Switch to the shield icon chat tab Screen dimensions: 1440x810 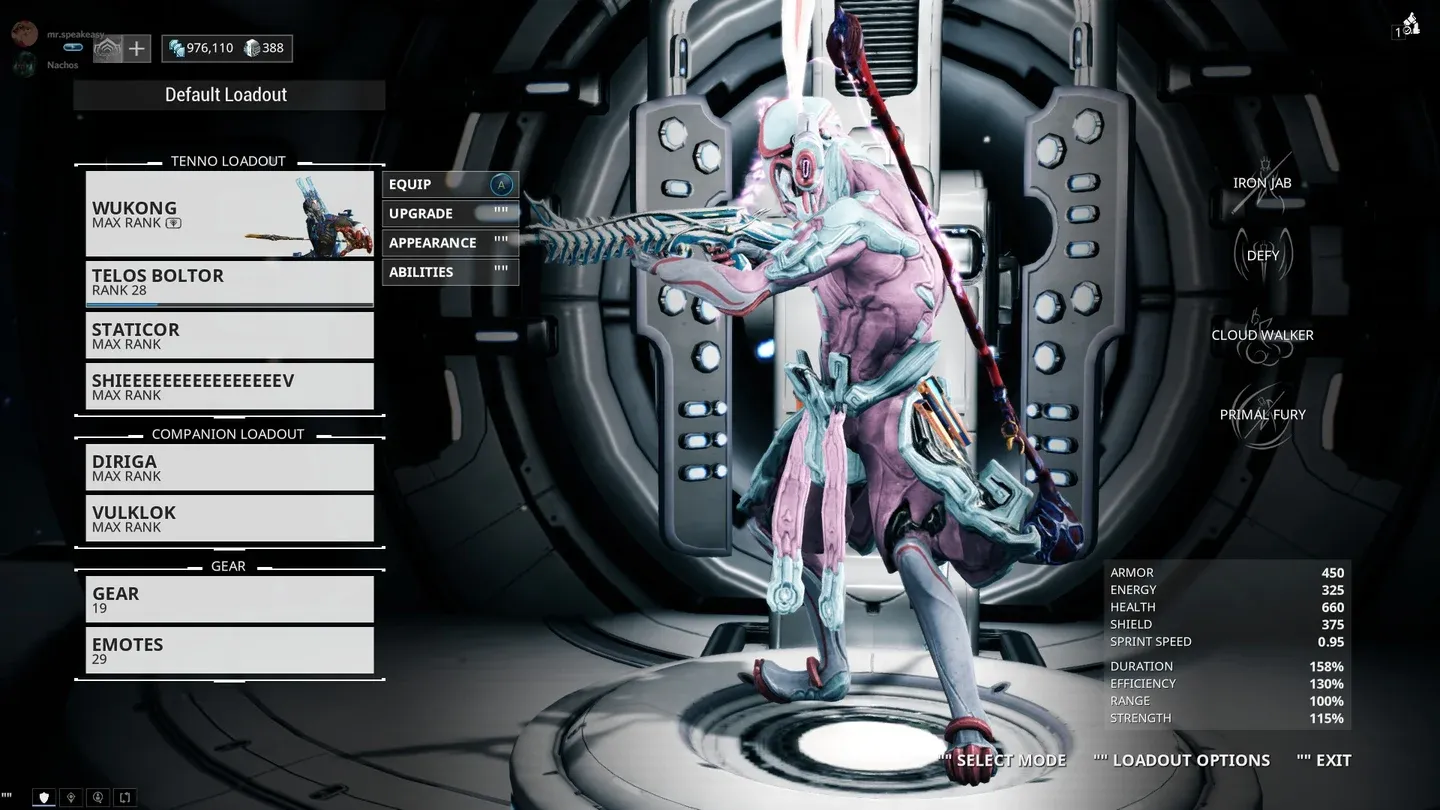coord(43,798)
